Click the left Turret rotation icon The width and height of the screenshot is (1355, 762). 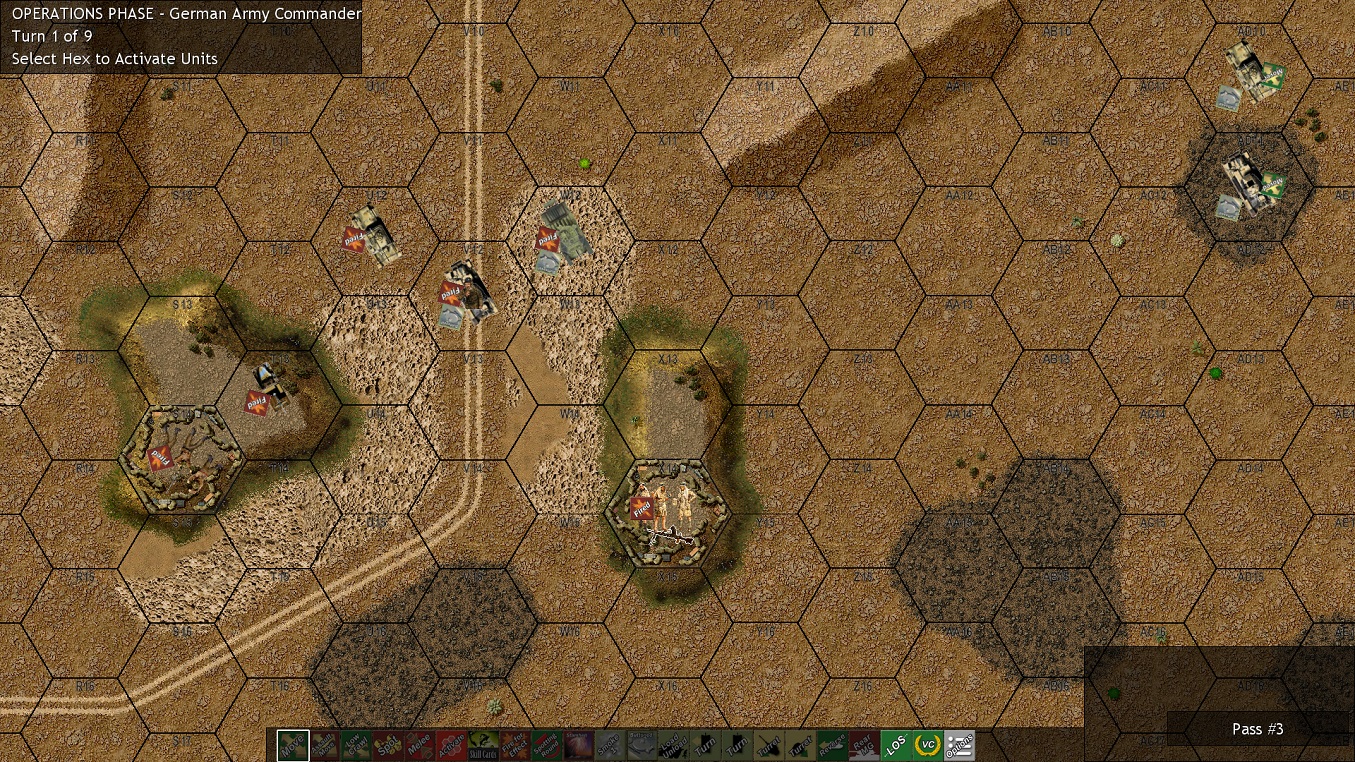769,745
